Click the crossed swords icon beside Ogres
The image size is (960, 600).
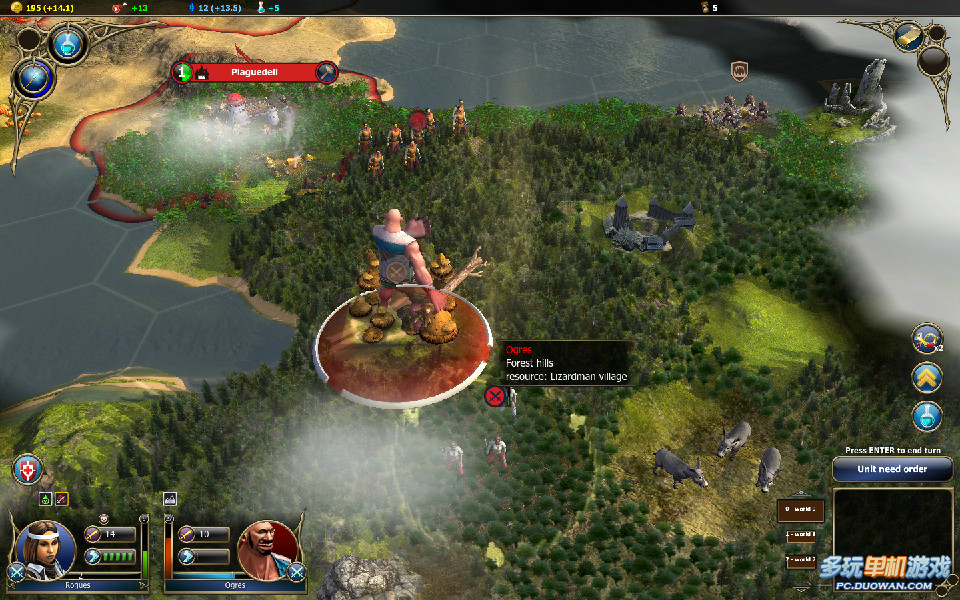point(296,572)
